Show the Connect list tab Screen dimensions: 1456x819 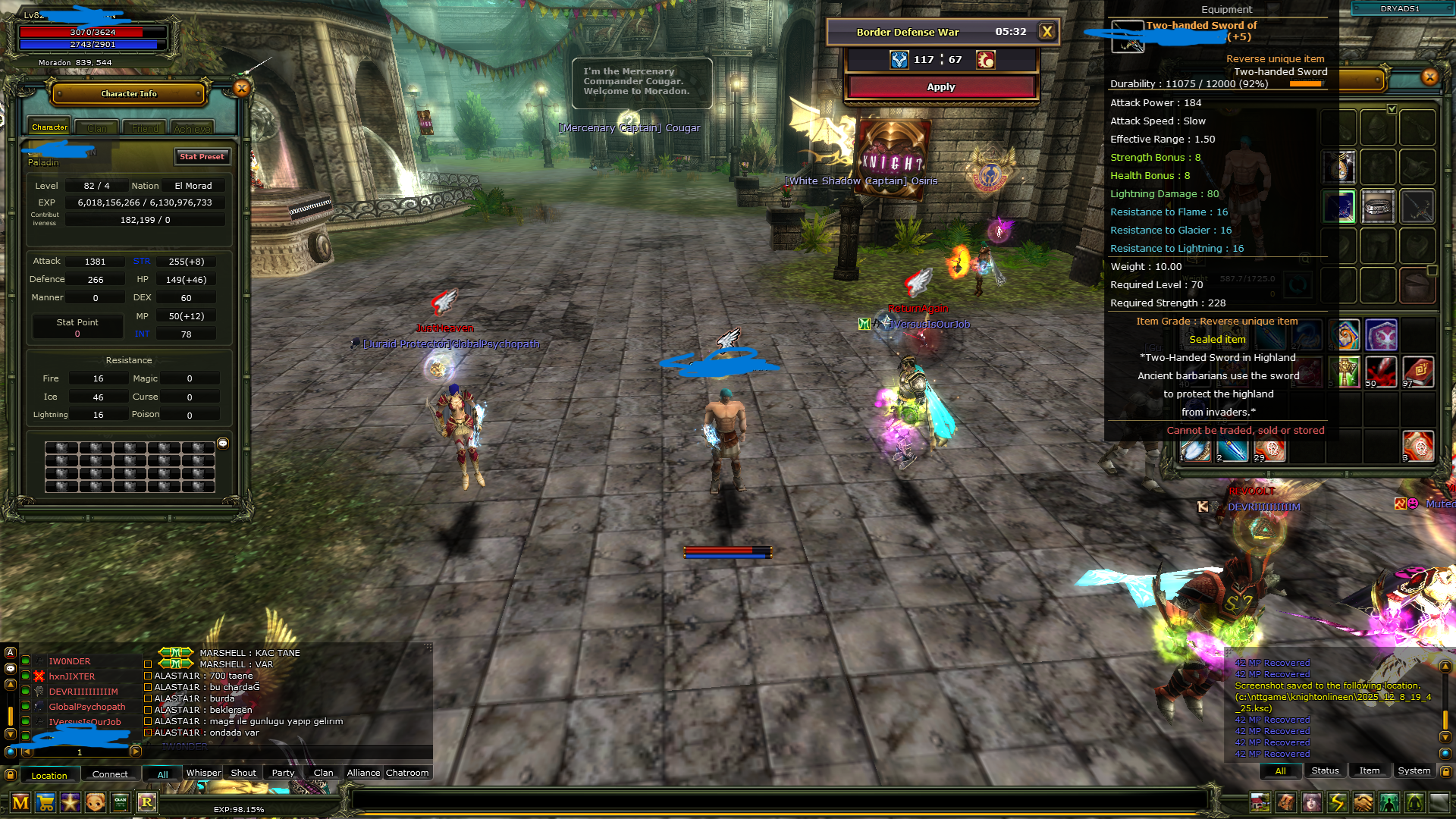click(110, 774)
